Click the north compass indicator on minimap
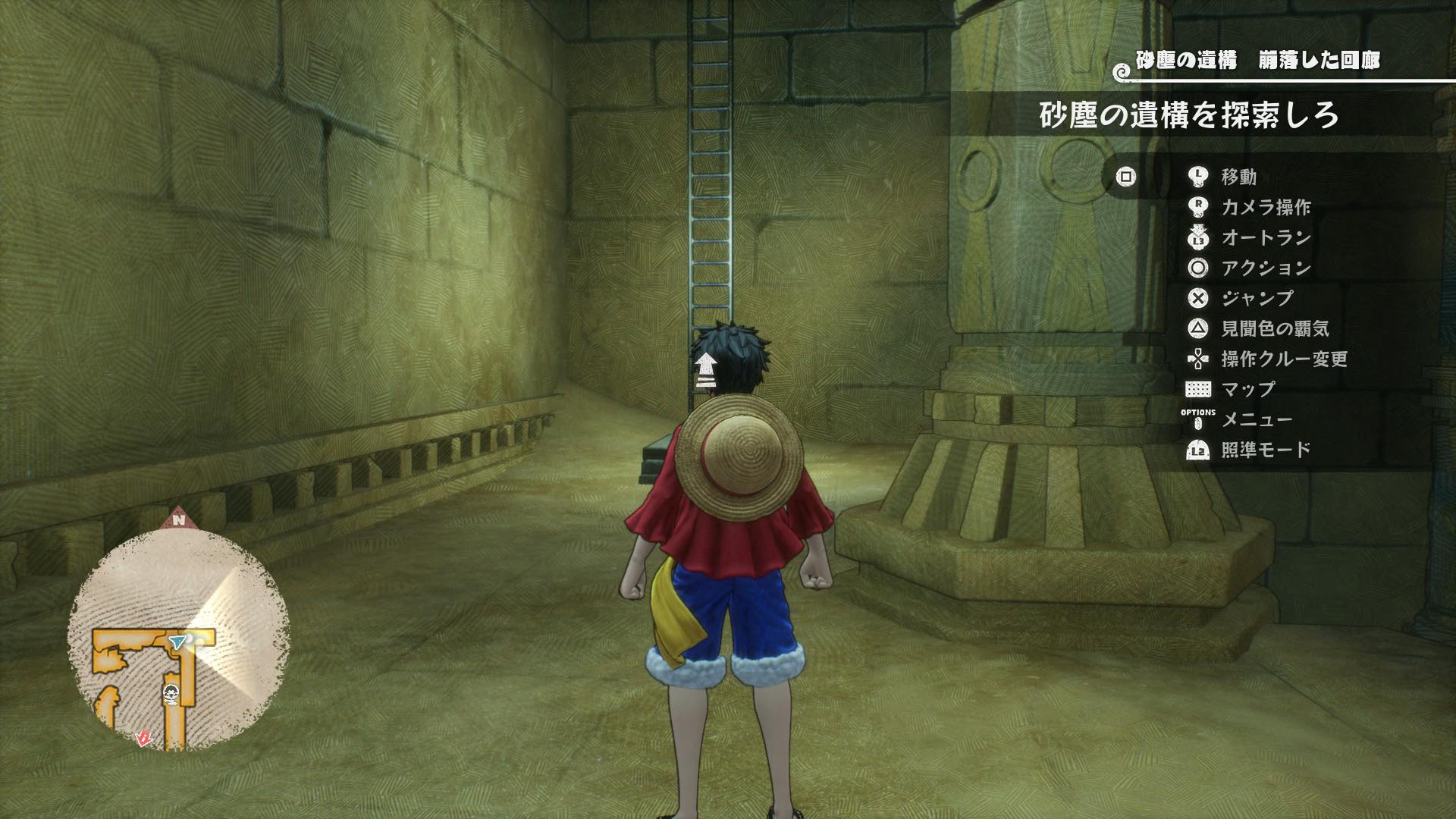Viewport: 1456px width, 819px height. click(178, 519)
